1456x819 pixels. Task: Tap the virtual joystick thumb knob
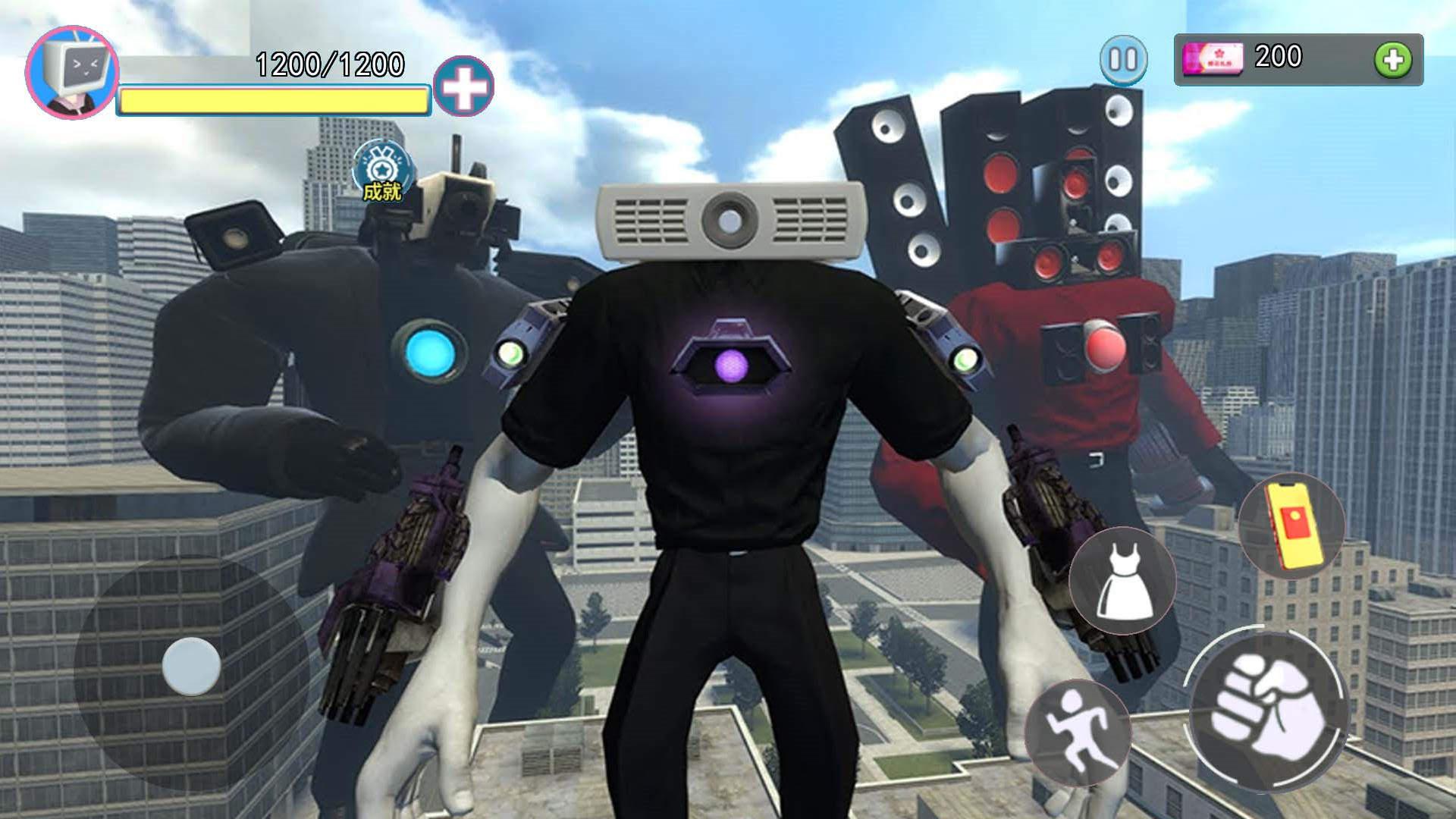pyautogui.click(x=191, y=666)
